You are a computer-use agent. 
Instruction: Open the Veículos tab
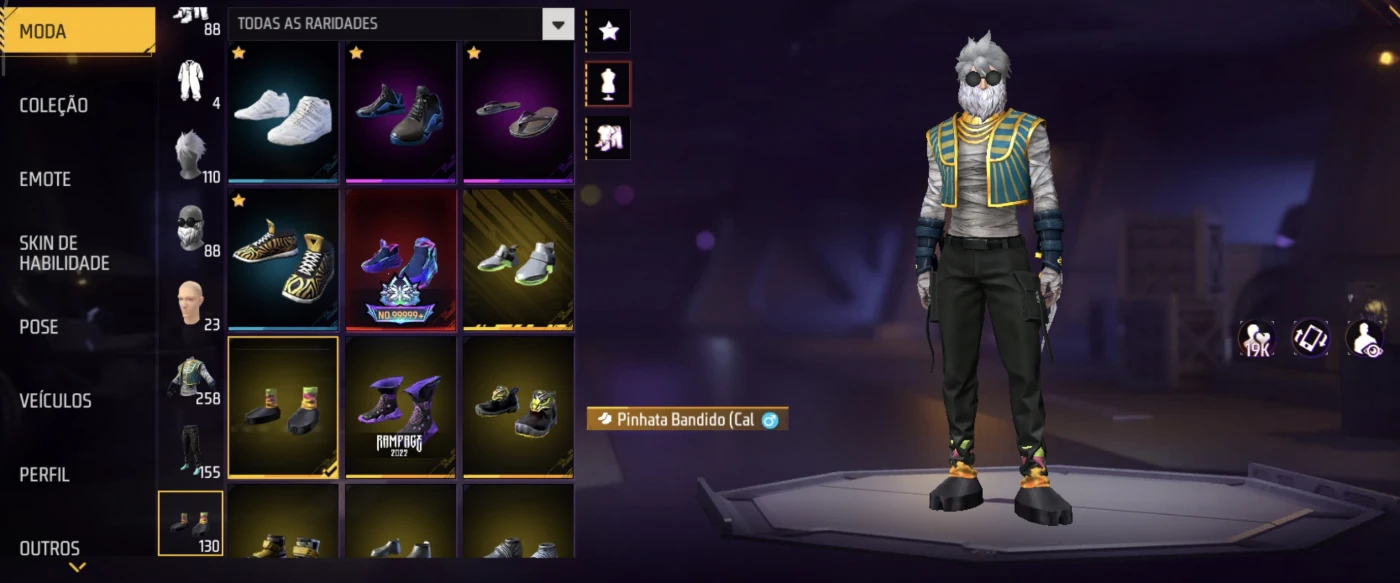click(x=56, y=401)
